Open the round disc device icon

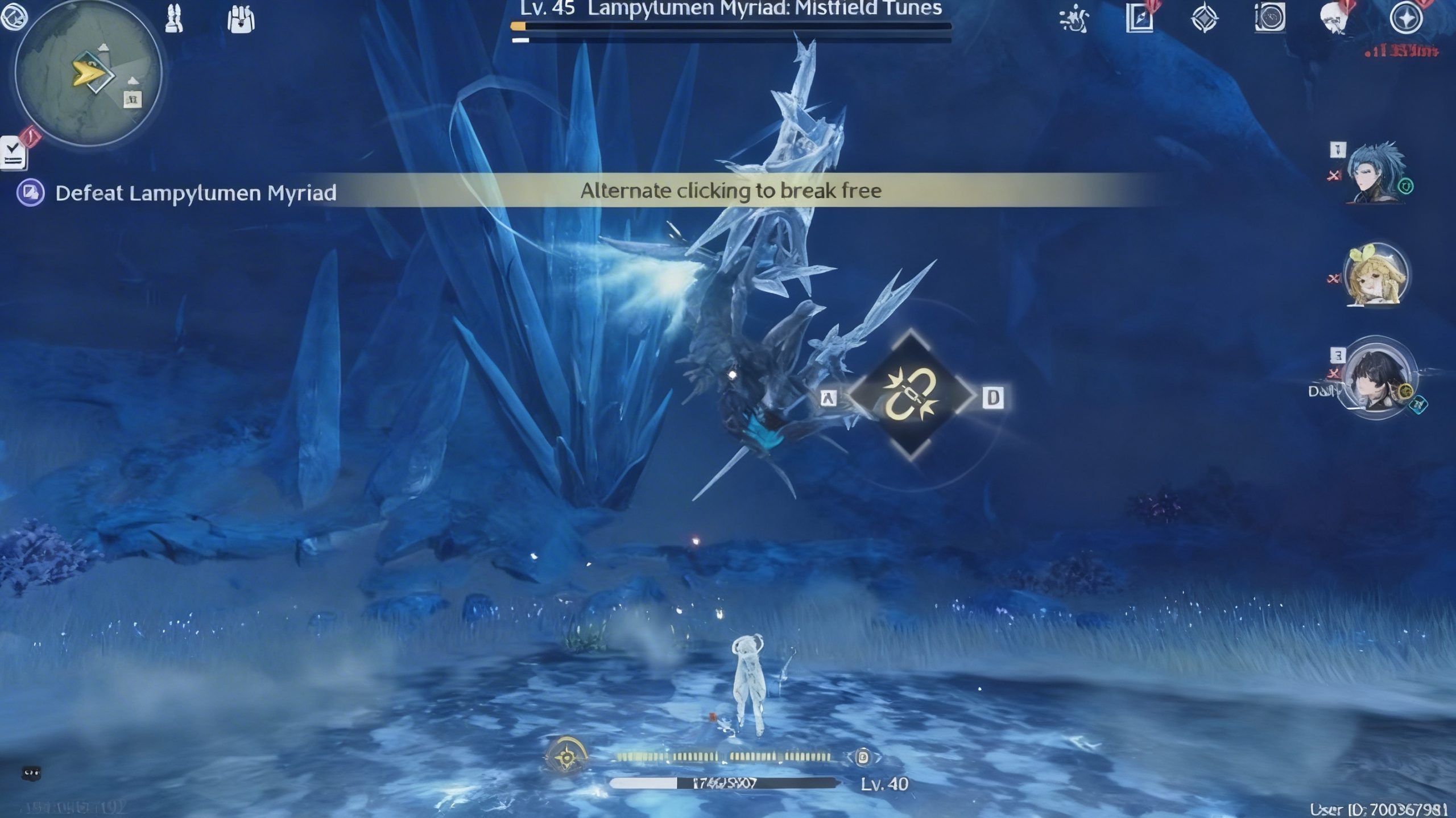tap(1269, 18)
